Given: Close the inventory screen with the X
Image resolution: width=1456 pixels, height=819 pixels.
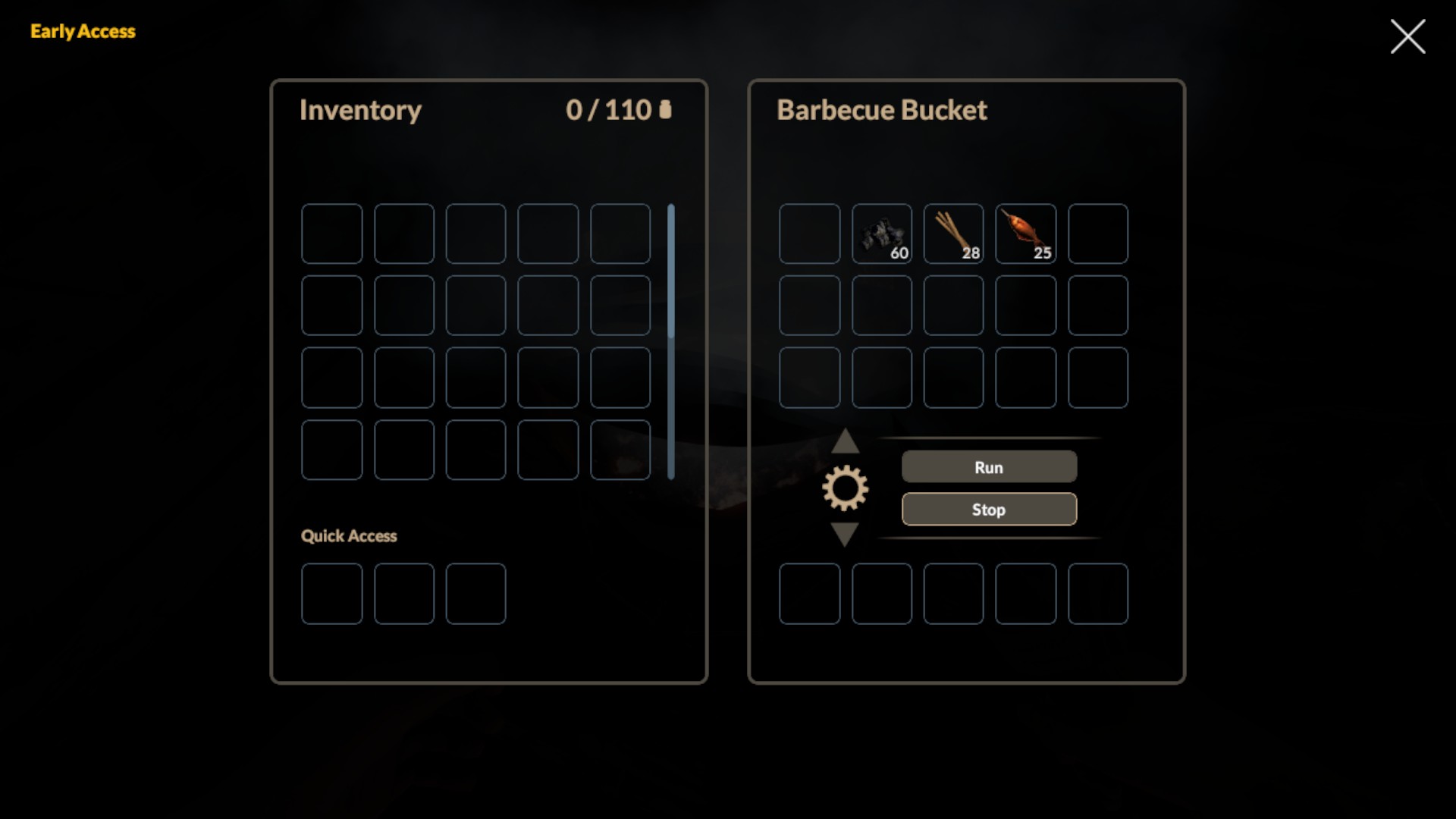Looking at the screenshot, I should [x=1407, y=36].
